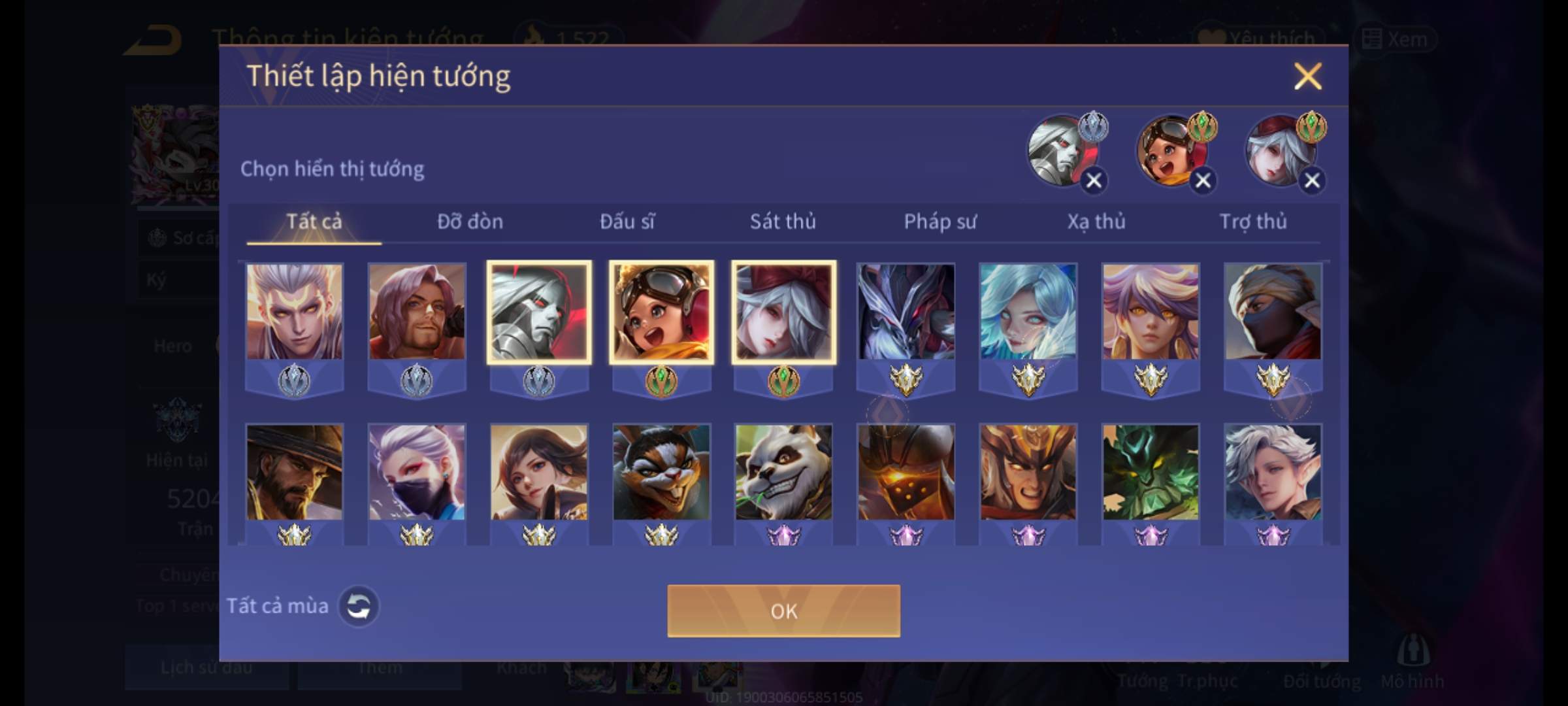Viewport: 1568px width, 706px height.
Task: Filter heroes by Xạ thủ
Action: (1096, 222)
